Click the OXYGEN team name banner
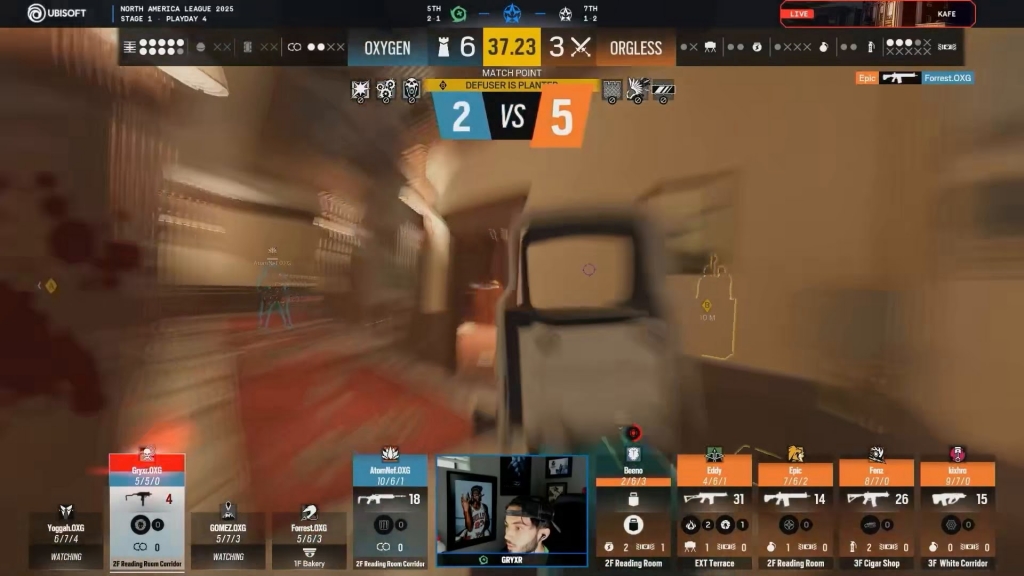Screen dimensions: 1024x576 click(x=388, y=48)
